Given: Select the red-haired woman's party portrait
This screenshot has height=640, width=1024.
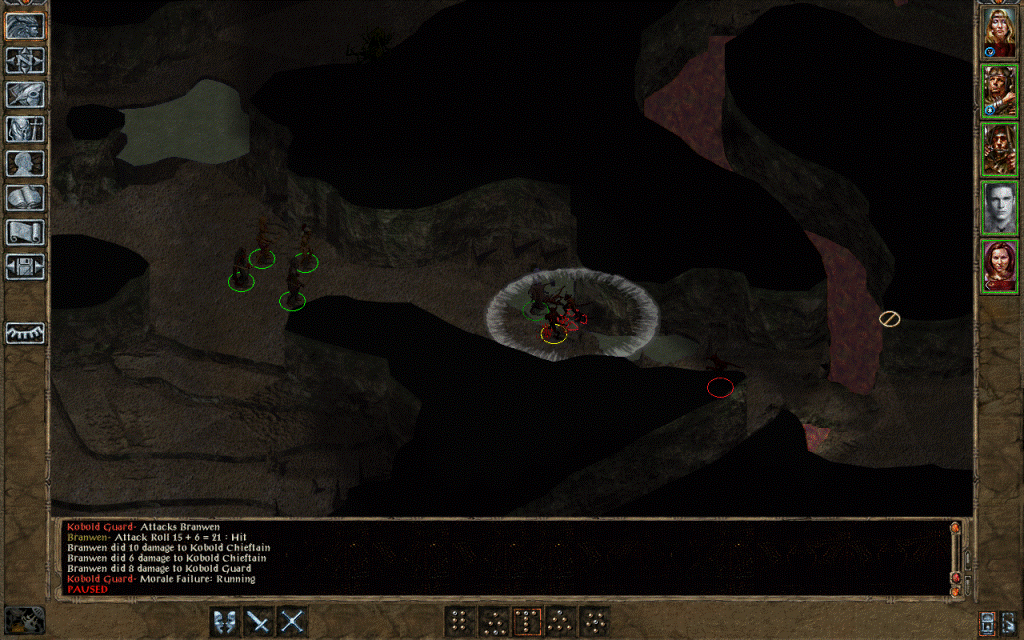Looking at the screenshot, I should coord(999,267).
